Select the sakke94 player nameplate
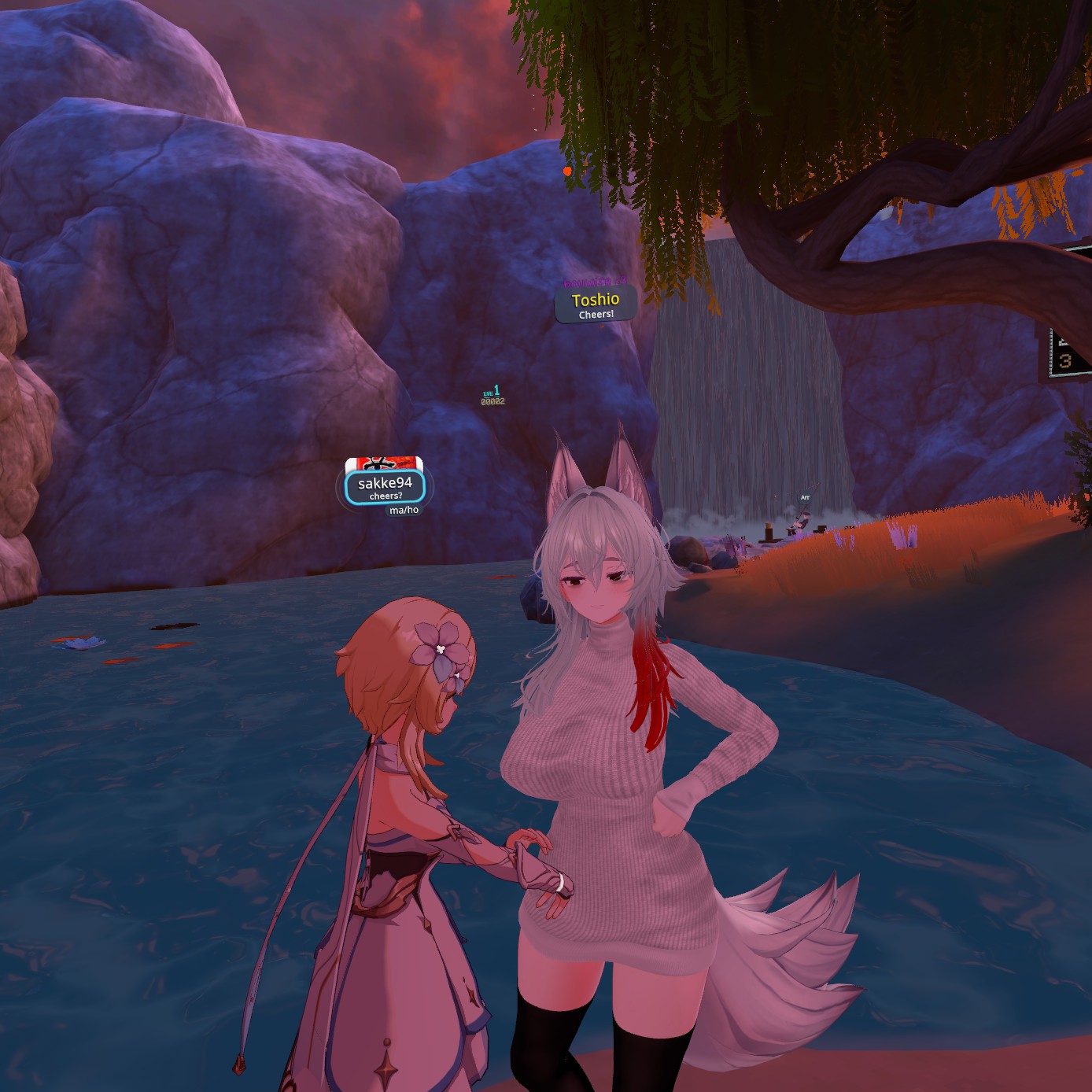Viewport: 1092px width, 1092px height. point(385,487)
